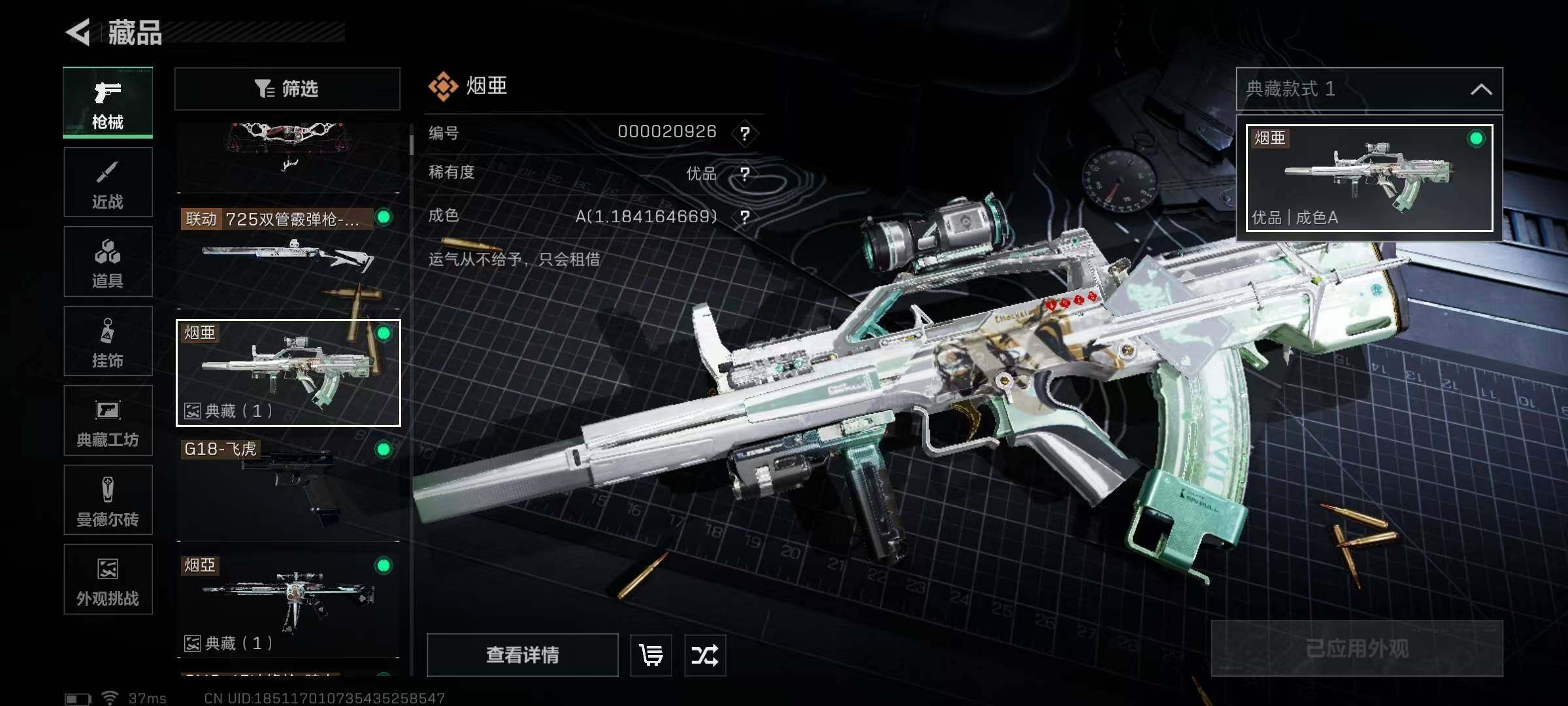The width and height of the screenshot is (1568, 706).
Task: Open the 外观挑战 appearance challenge tab
Action: tap(108, 579)
